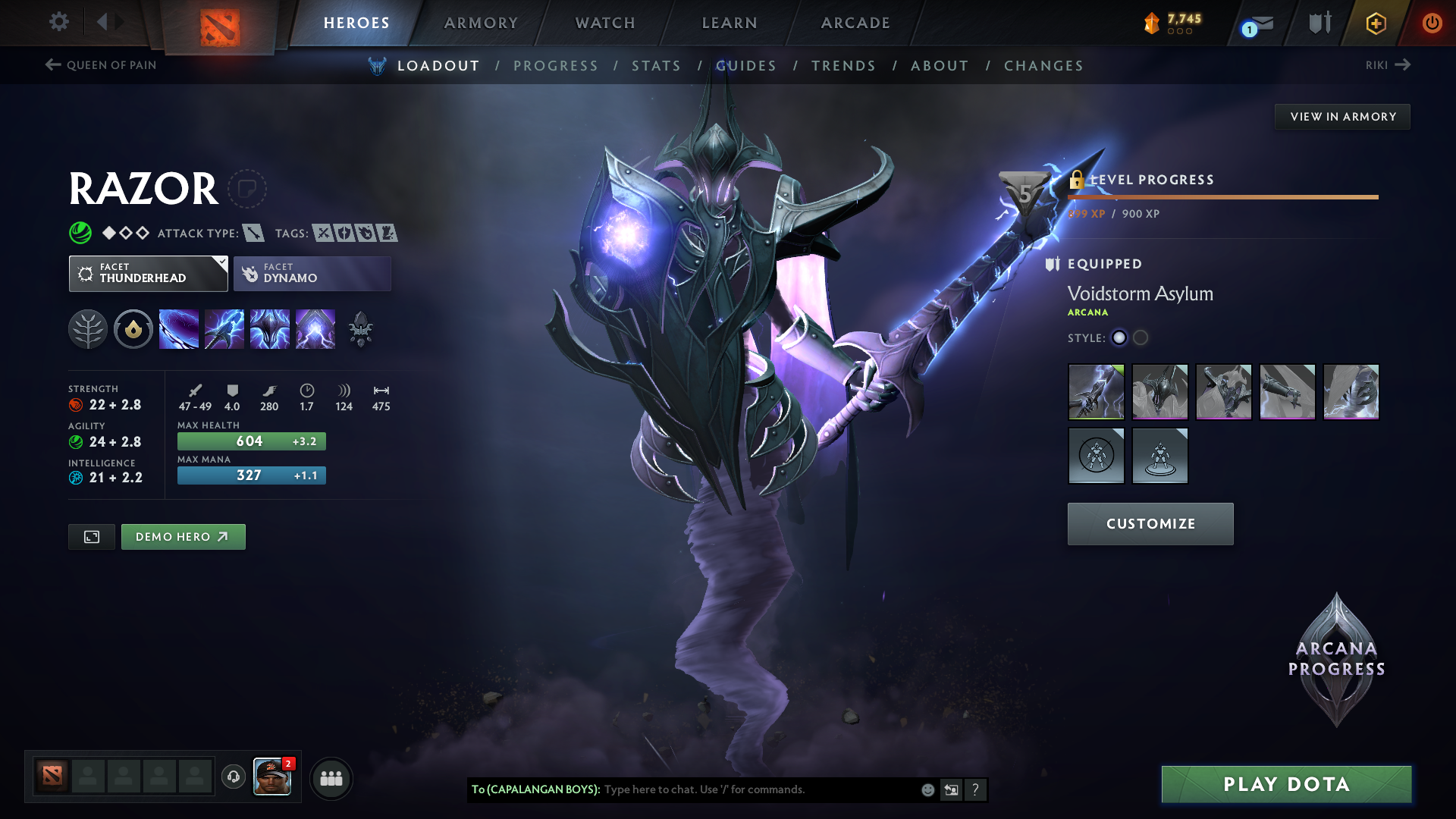The height and width of the screenshot is (819, 1456).
Task: View Razor's talent tree icon
Action: (88, 328)
